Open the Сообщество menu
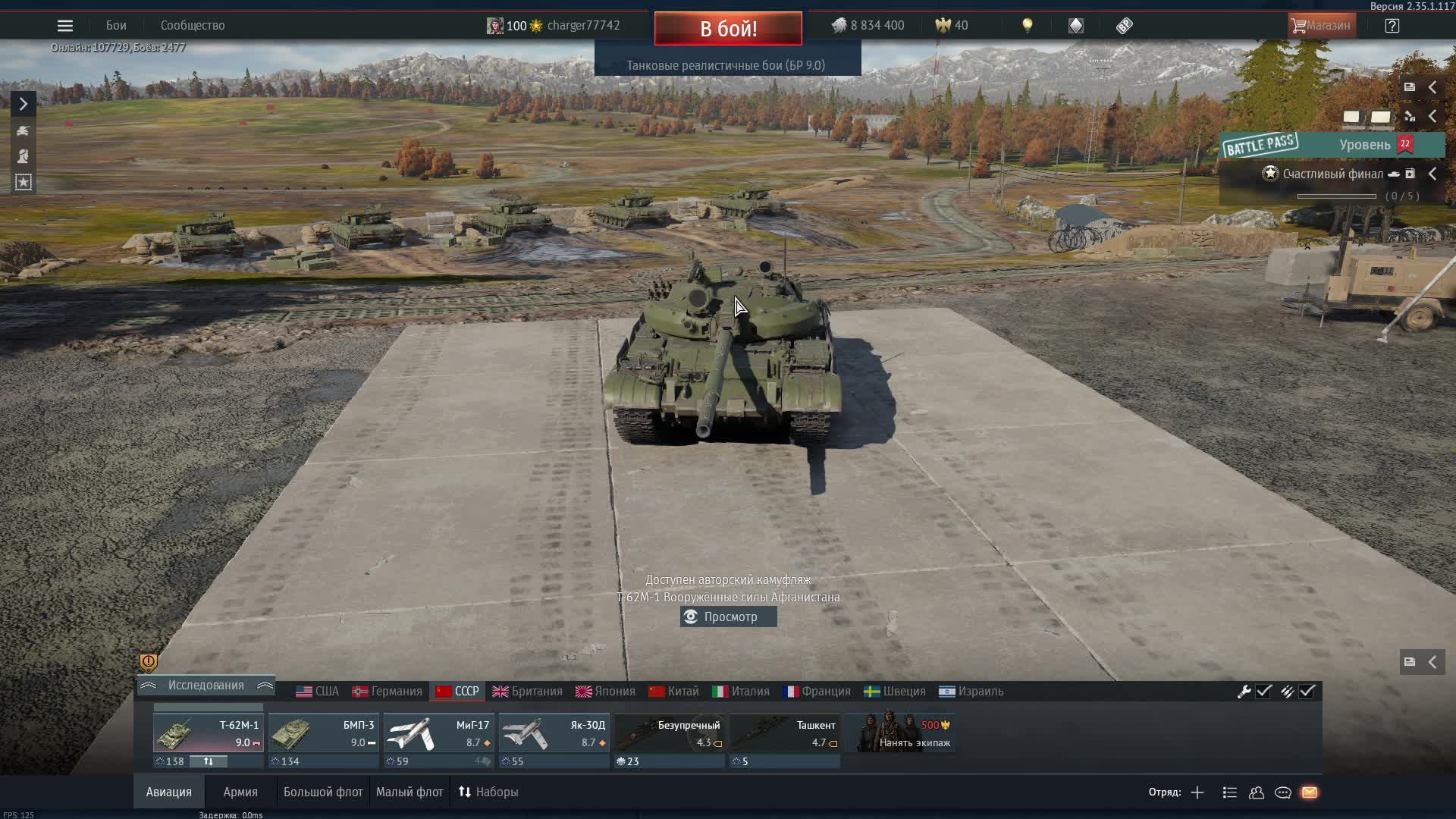 coord(193,26)
